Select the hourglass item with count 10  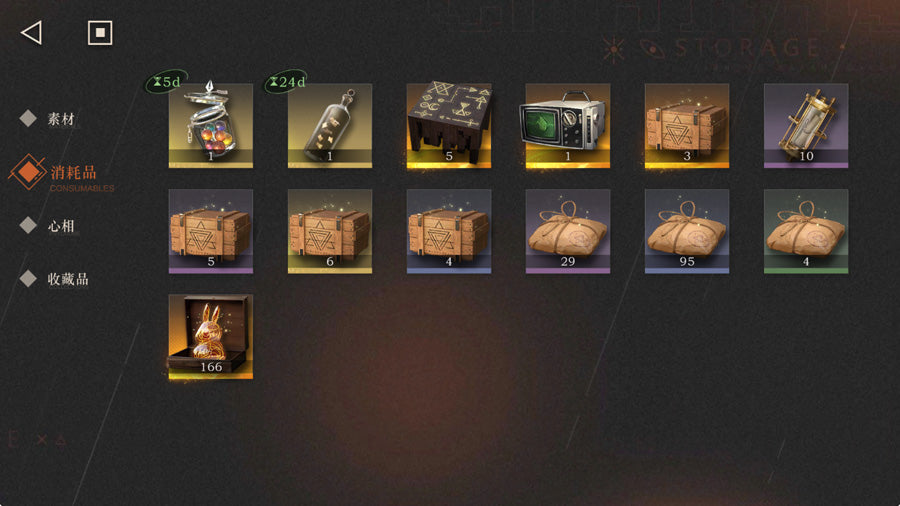tap(806, 125)
